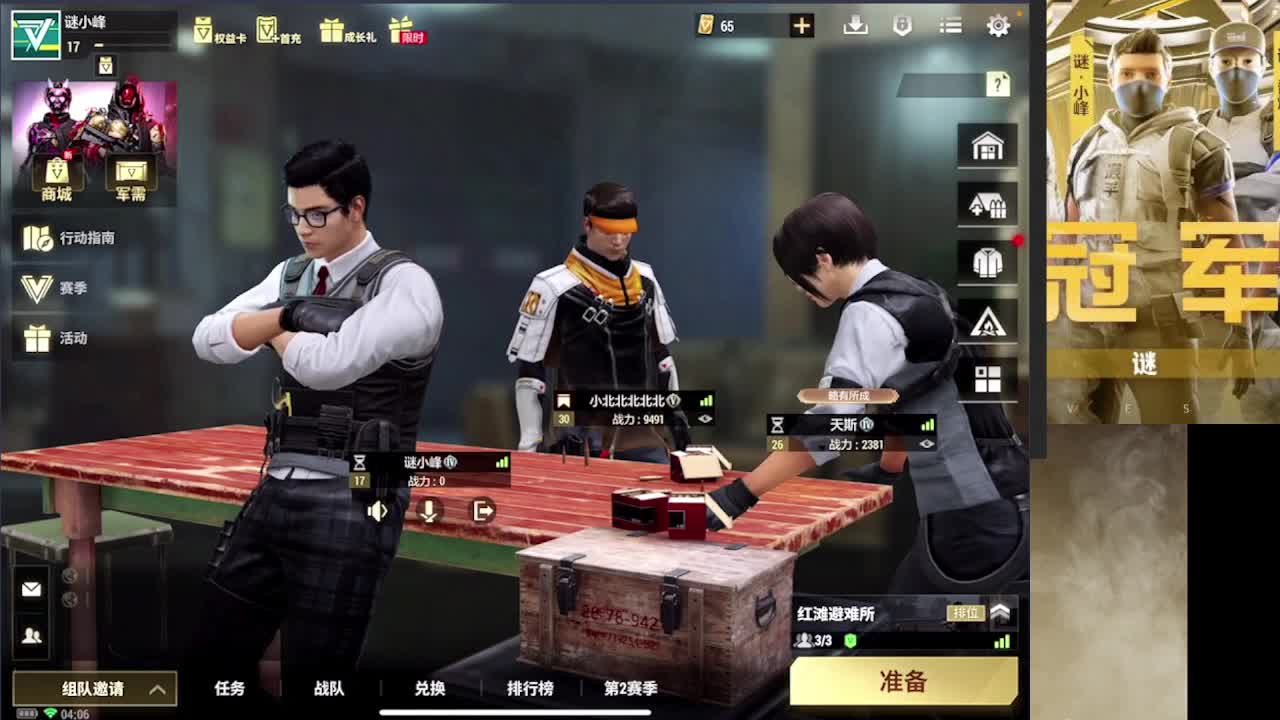Mute the loudspeaker on your nameplate
1280x720 pixels.
(x=377, y=512)
